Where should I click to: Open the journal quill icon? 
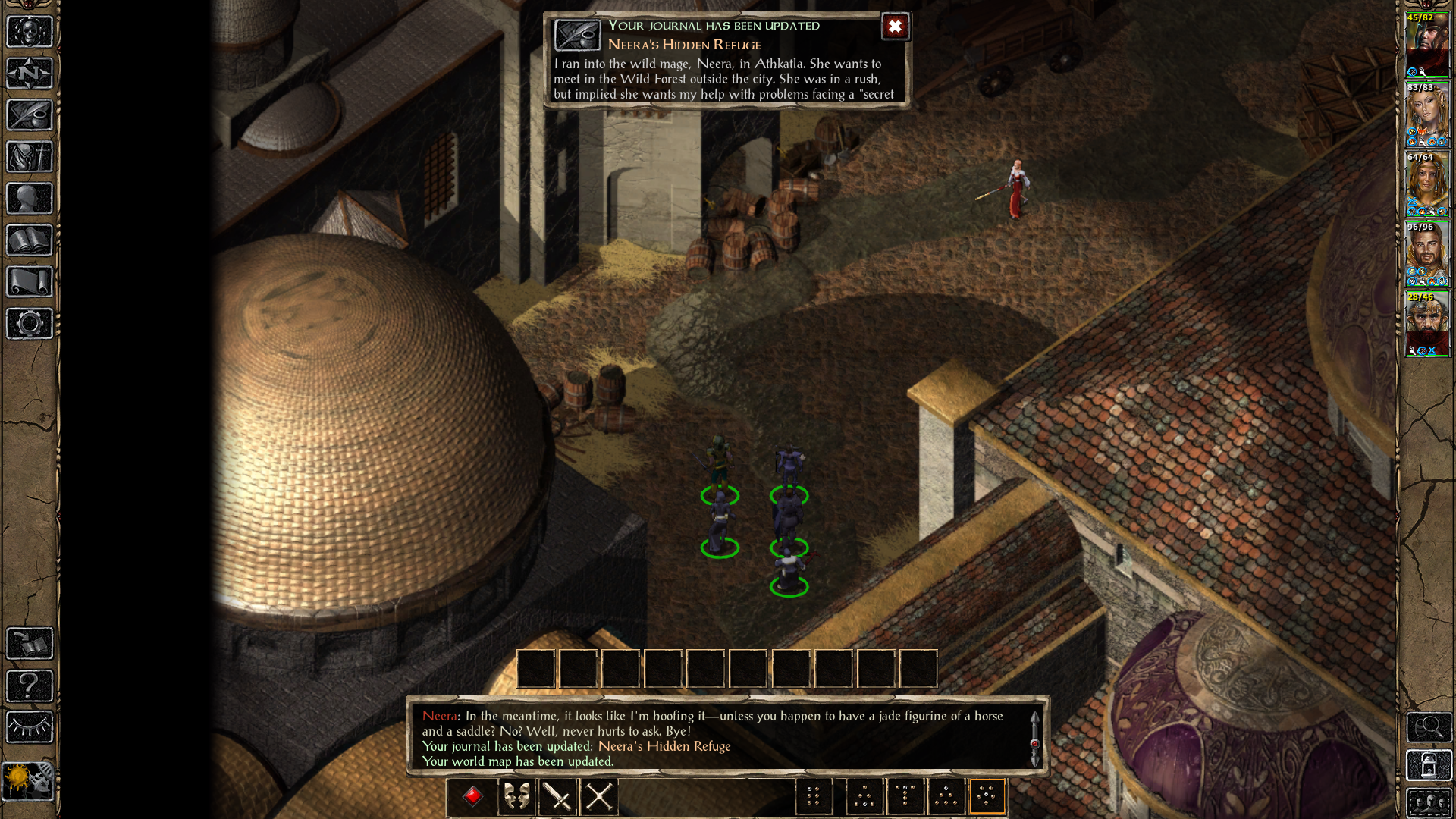(x=30, y=115)
